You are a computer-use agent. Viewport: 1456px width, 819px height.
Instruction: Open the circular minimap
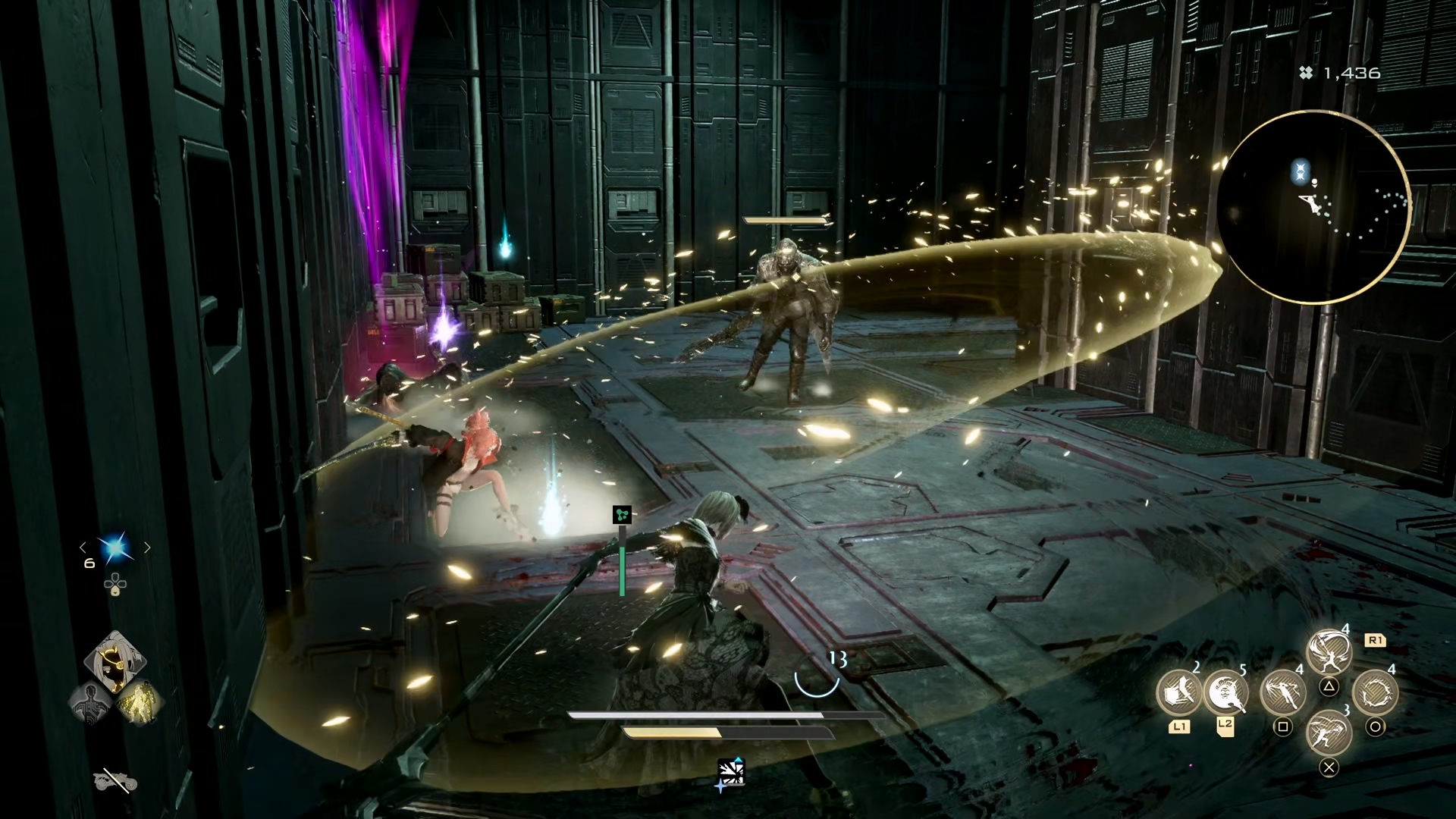click(x=1316, y=212)
